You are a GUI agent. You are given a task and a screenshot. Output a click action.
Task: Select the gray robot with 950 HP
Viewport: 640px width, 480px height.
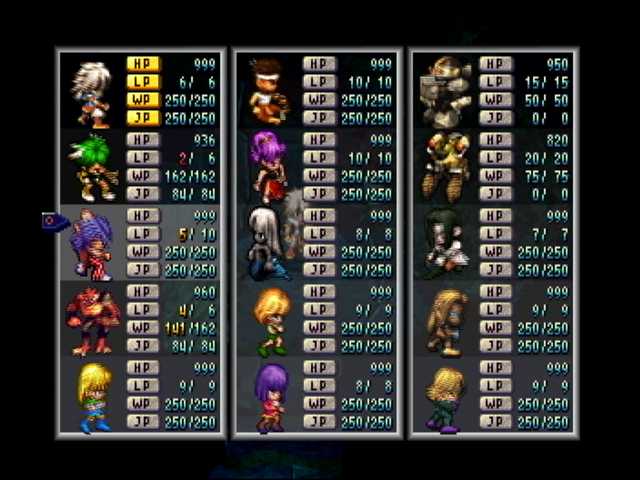445,90
